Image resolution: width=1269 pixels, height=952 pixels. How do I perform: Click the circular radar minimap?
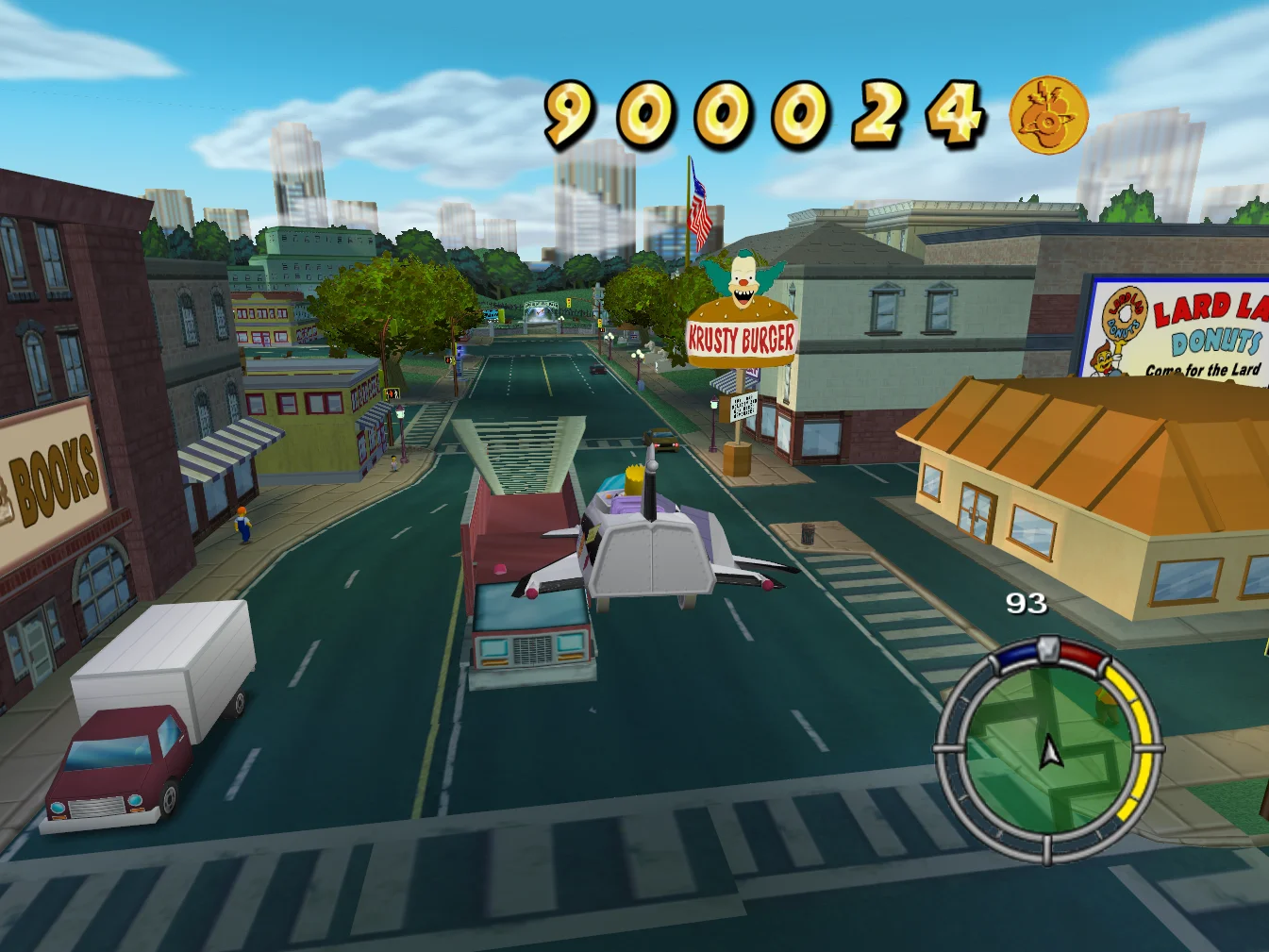(x=1047, y=750)
